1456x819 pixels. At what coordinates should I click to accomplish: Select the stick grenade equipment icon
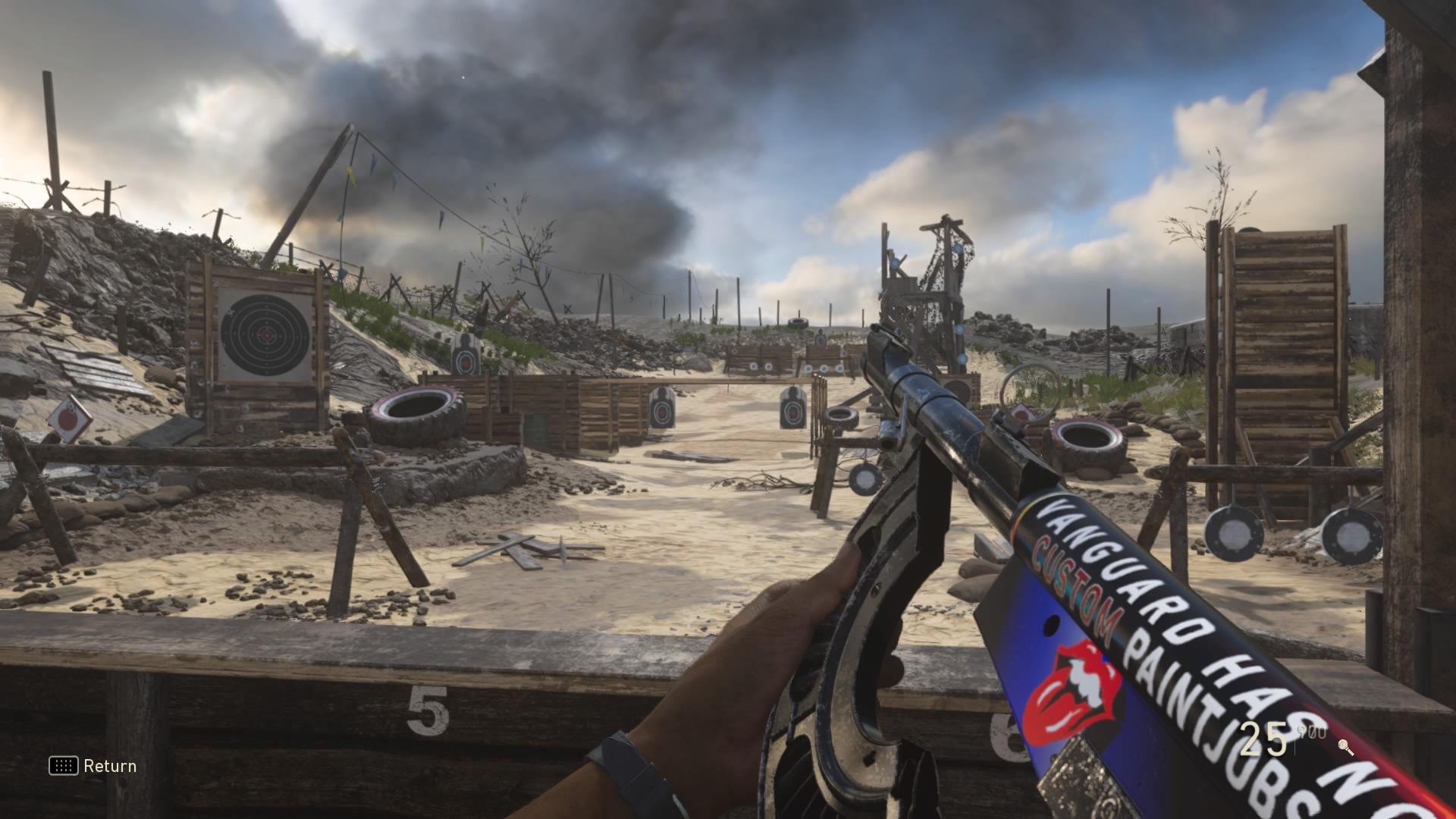pos(1346,747)
